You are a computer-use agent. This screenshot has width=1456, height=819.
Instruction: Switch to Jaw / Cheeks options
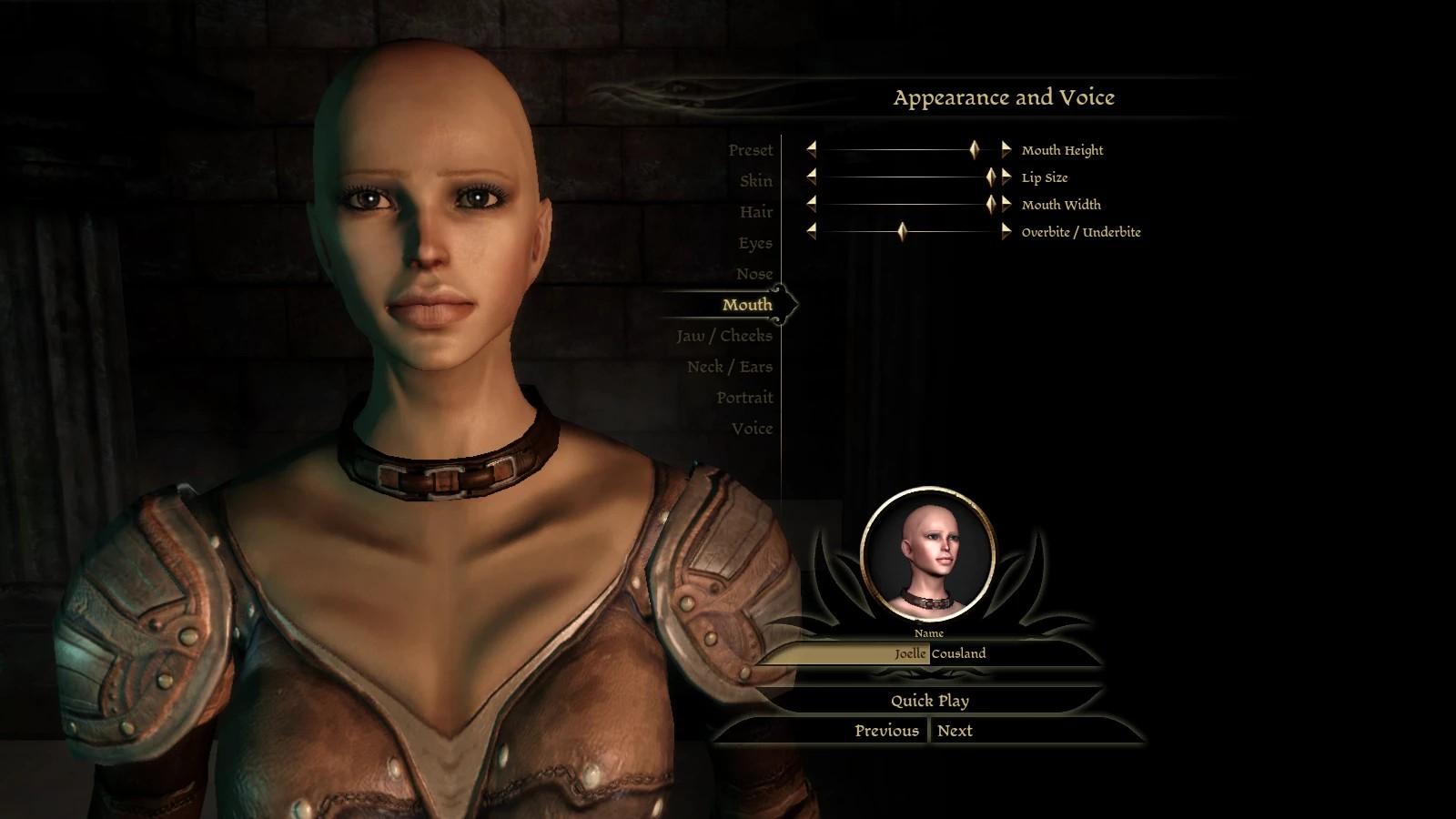724,336
